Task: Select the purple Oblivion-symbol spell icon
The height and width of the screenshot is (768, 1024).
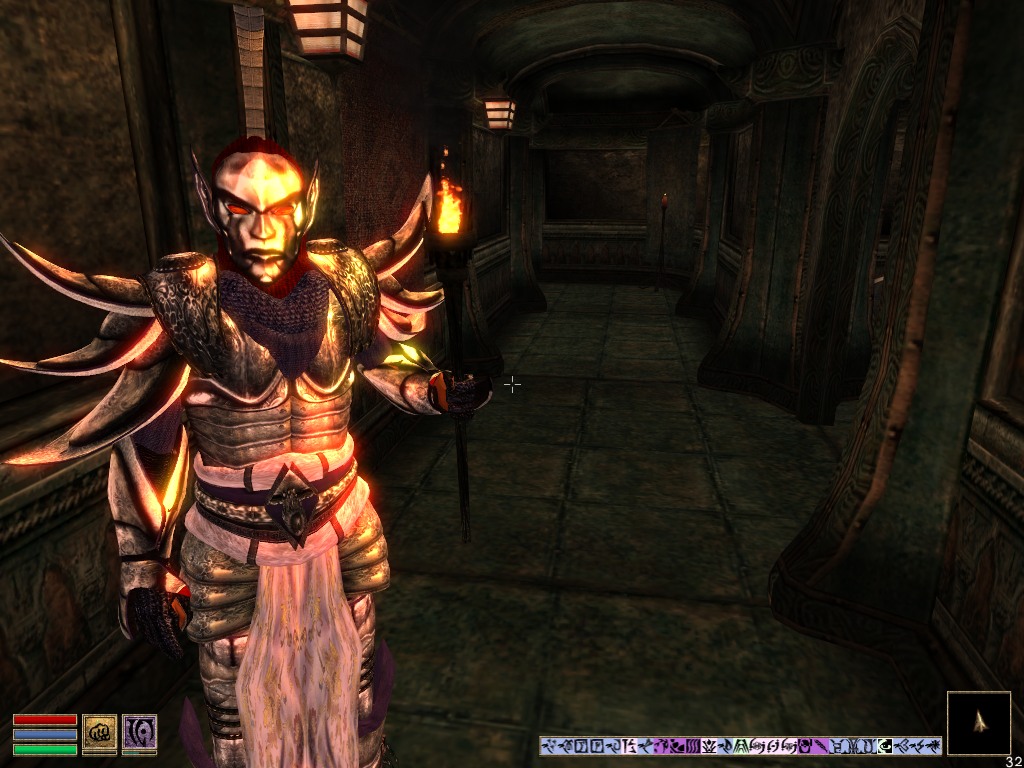Action: point(139,732)
